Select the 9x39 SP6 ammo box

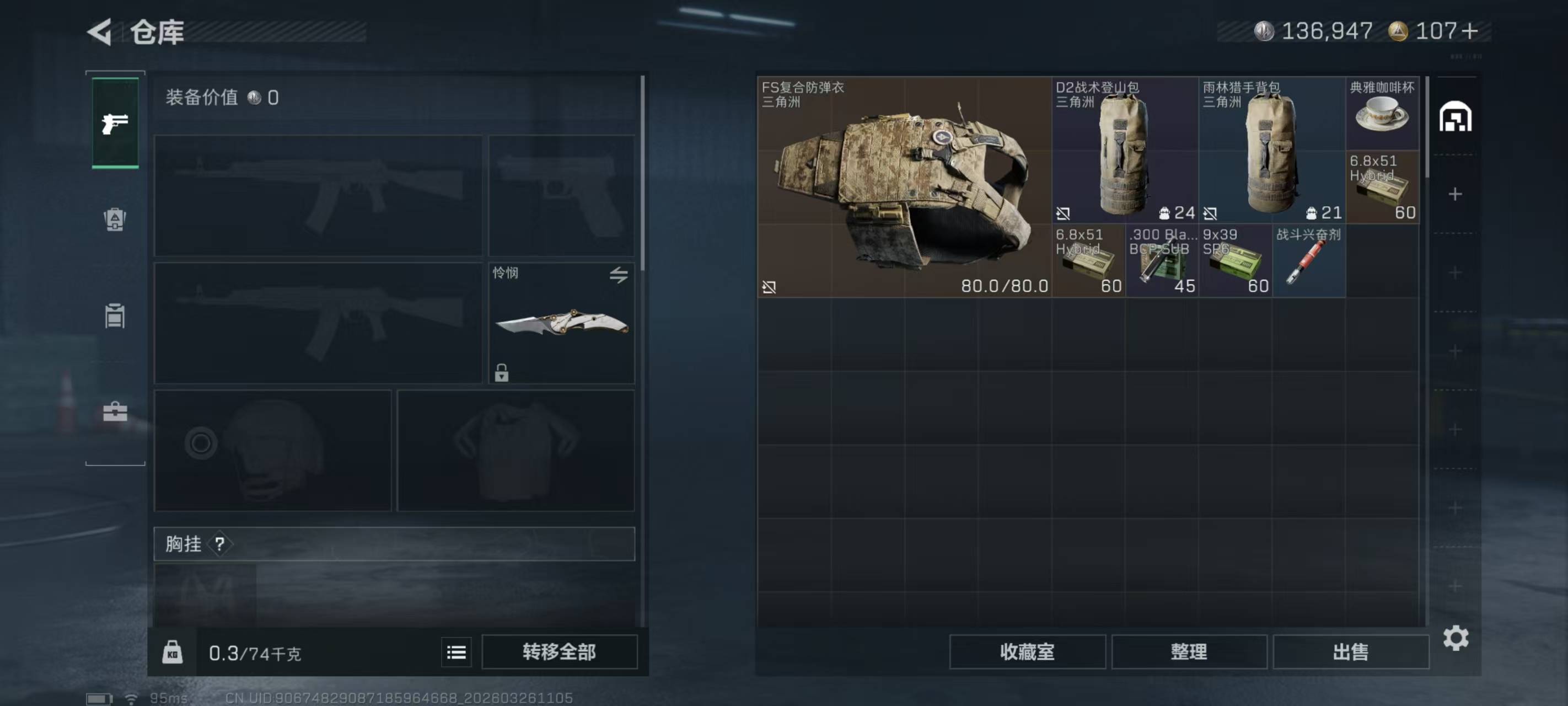pos(1235,261)
